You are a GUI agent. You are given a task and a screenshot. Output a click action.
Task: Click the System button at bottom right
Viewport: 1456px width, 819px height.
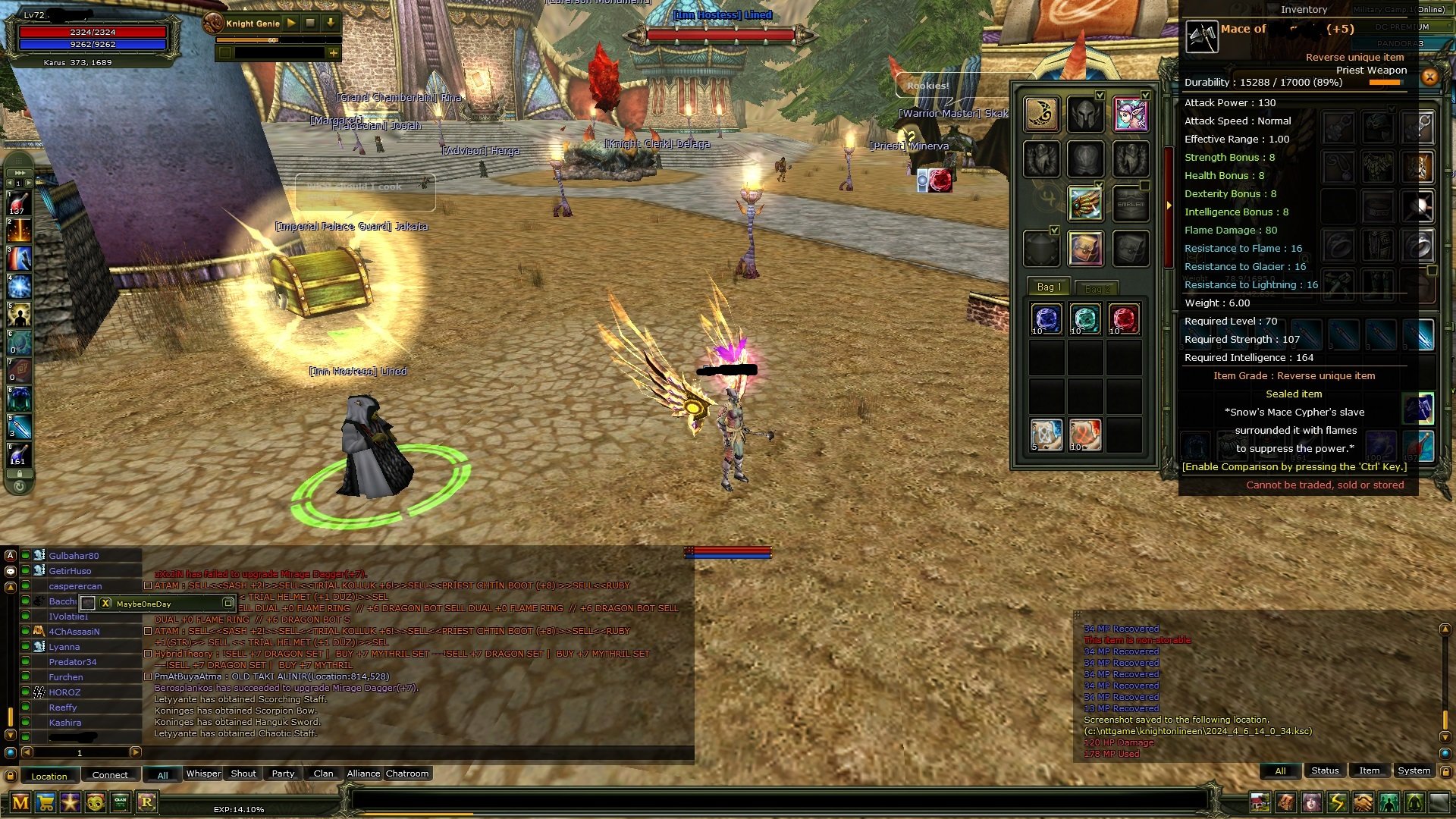(1414, 770)
